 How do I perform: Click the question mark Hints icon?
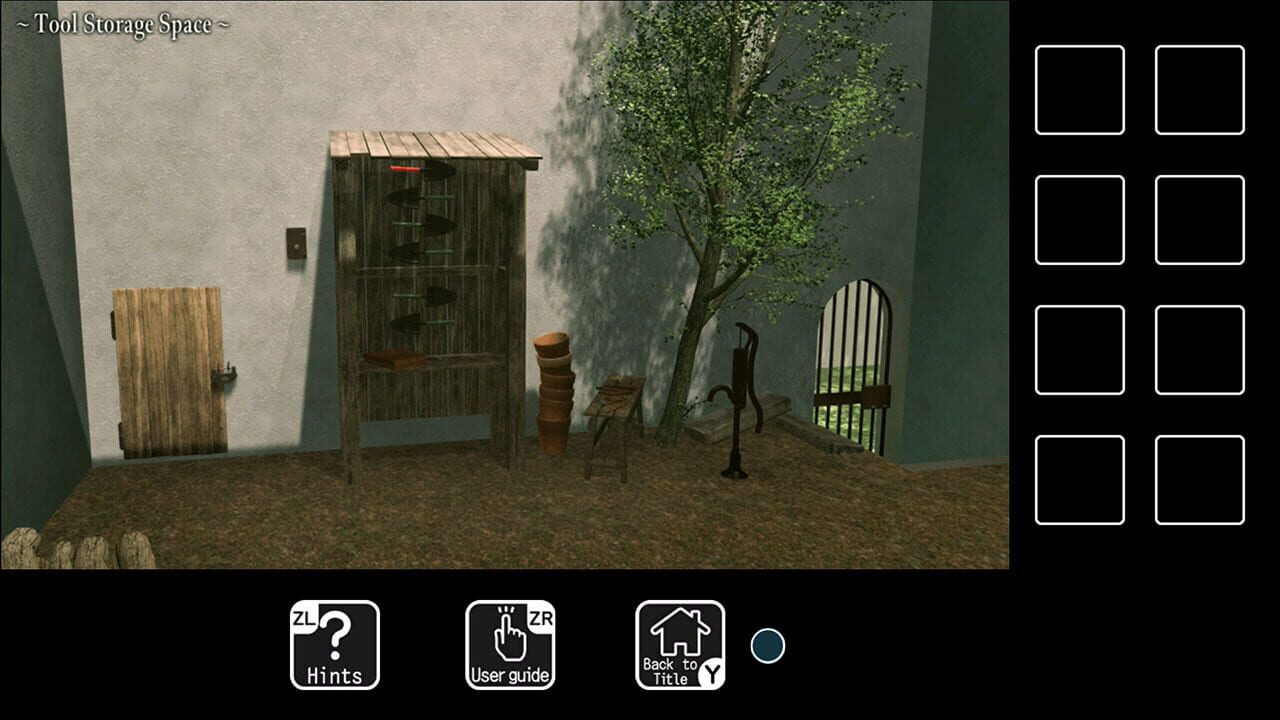pyautogui.click(x=337, y=633)
